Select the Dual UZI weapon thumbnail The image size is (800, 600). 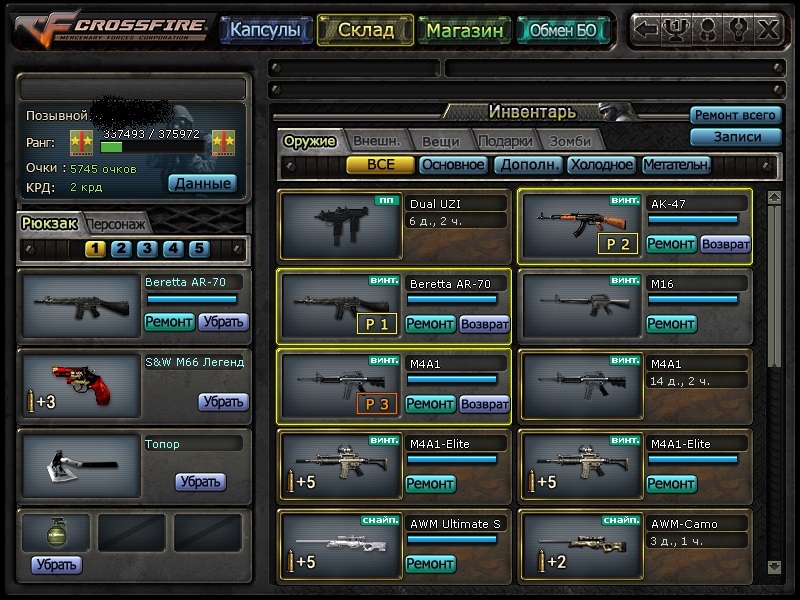[340, 226]
